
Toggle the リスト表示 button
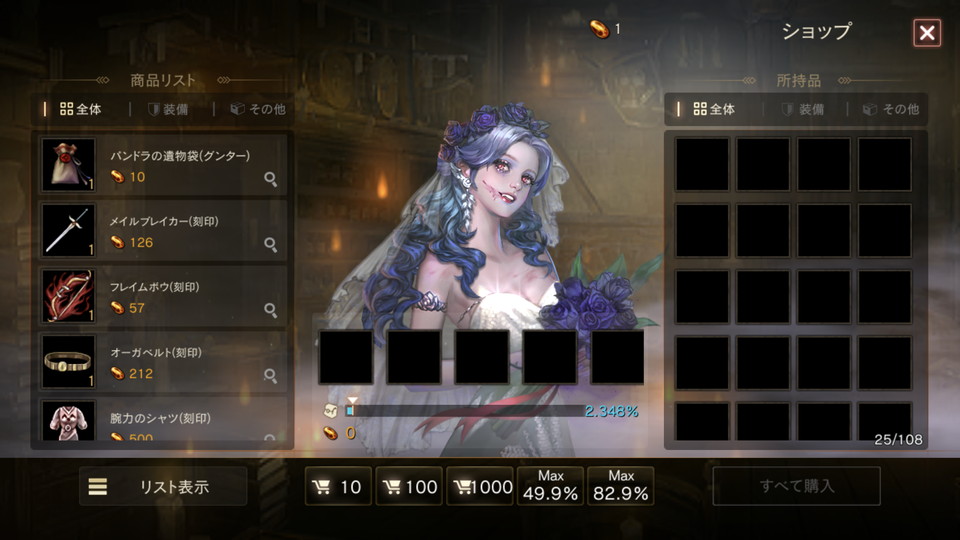163,487
